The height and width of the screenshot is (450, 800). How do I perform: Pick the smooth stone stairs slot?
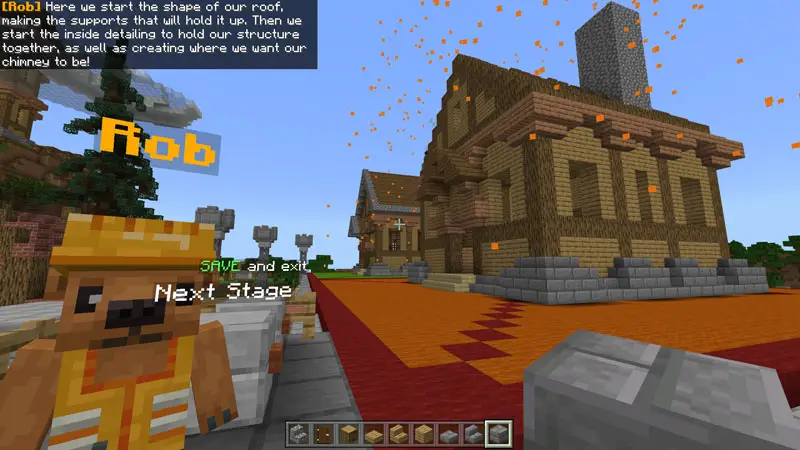point(475,433)
